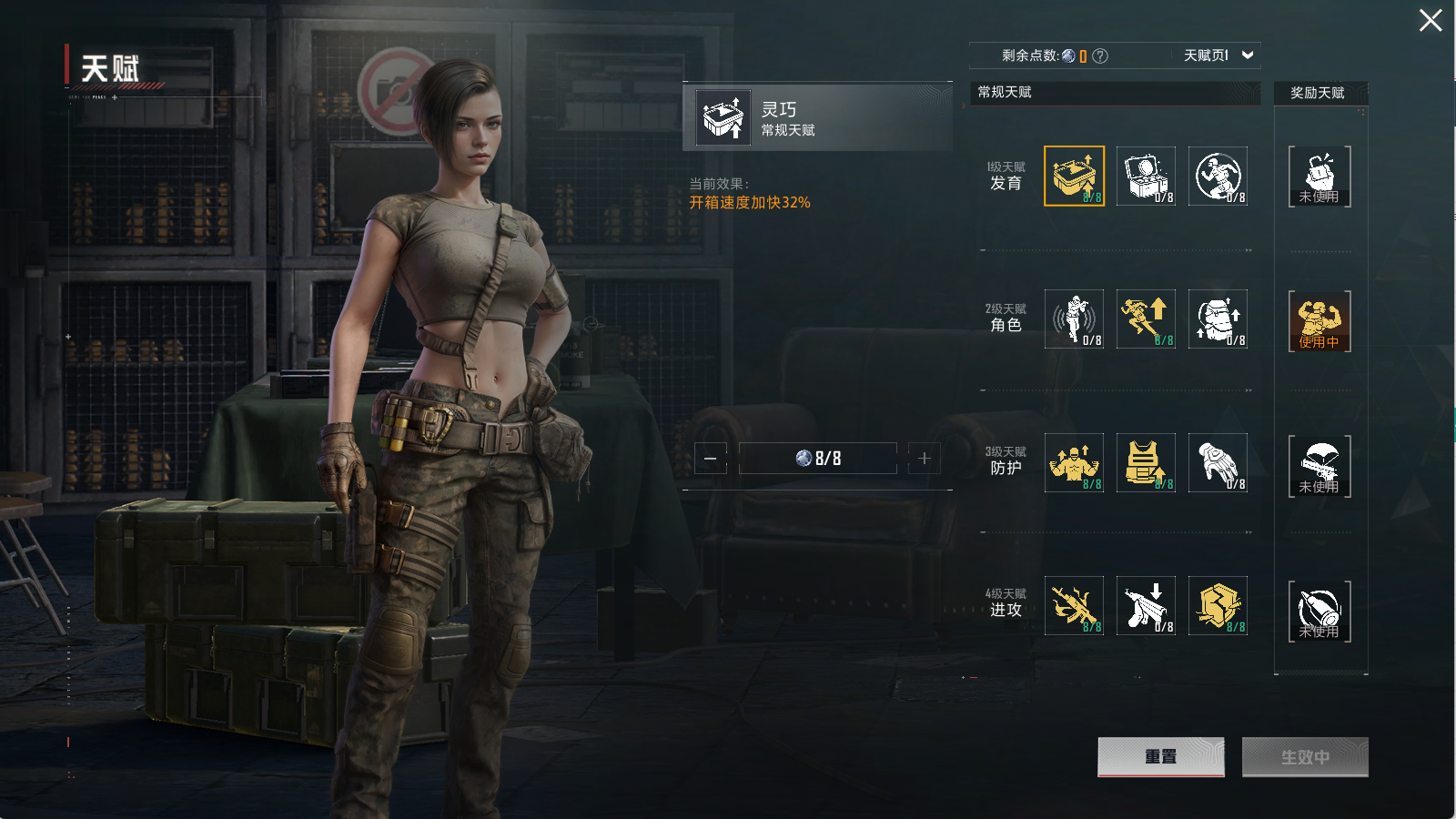Select the backpack capacity talent icon
Image resolution: width=1456 pixels, height=819 pixels.
click(1218, 319)
